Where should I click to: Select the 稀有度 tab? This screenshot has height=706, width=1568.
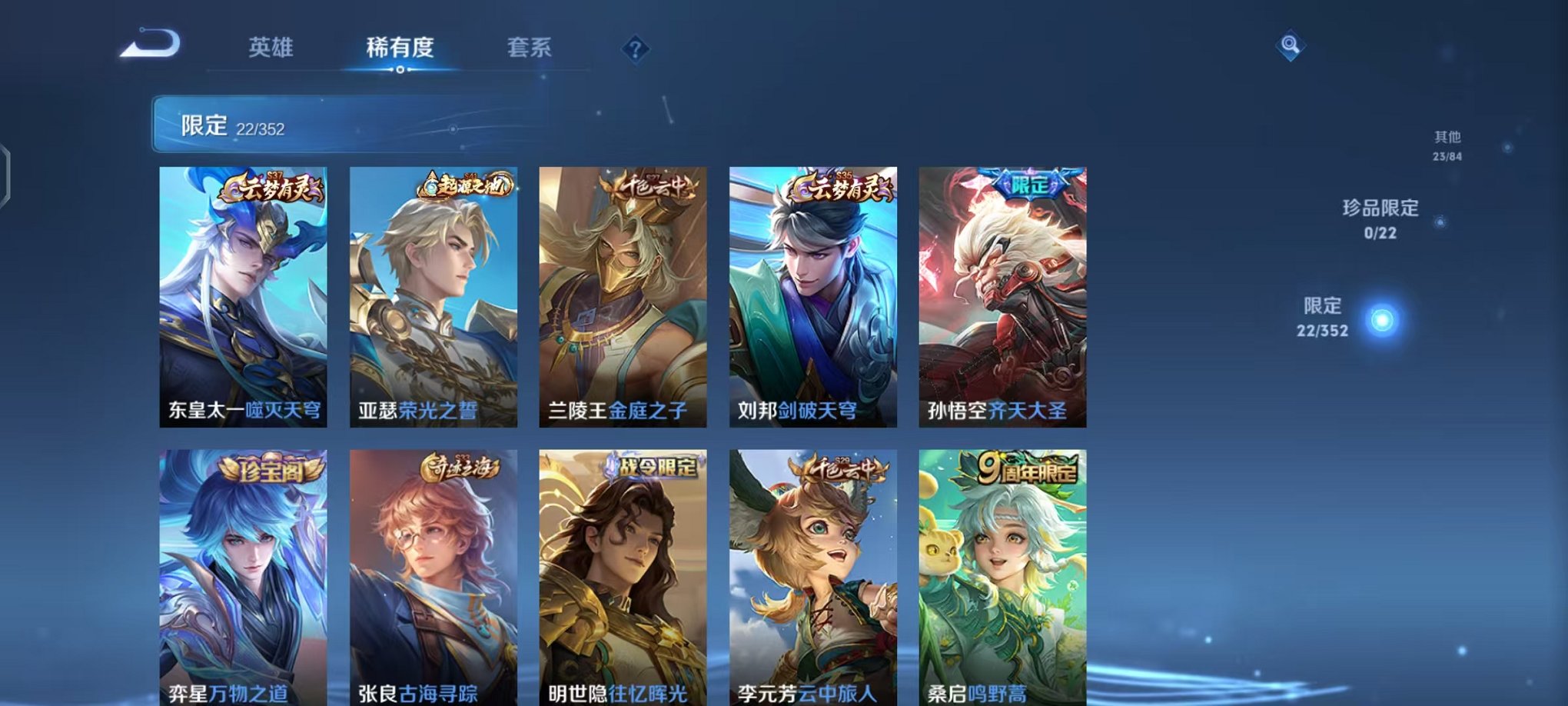(x=399, y=48)
